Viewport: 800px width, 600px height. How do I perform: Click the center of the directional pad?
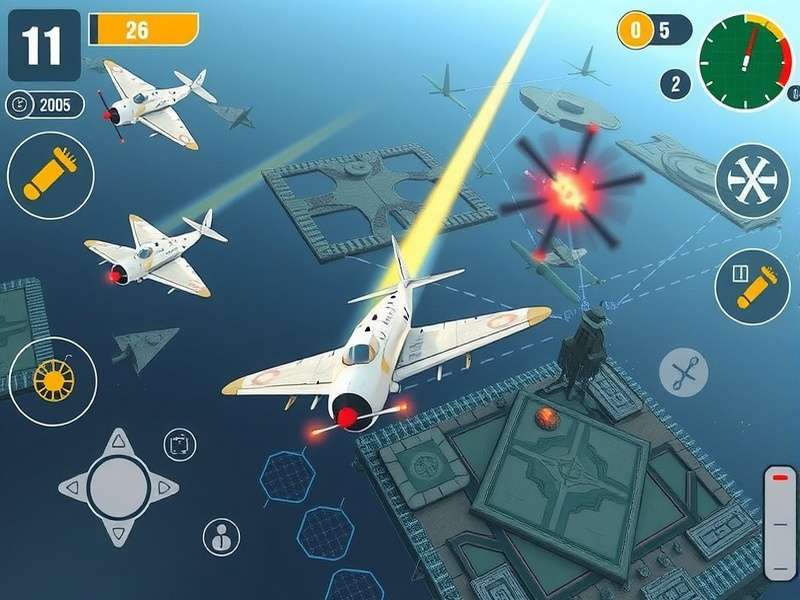click(x=119, y=487)
